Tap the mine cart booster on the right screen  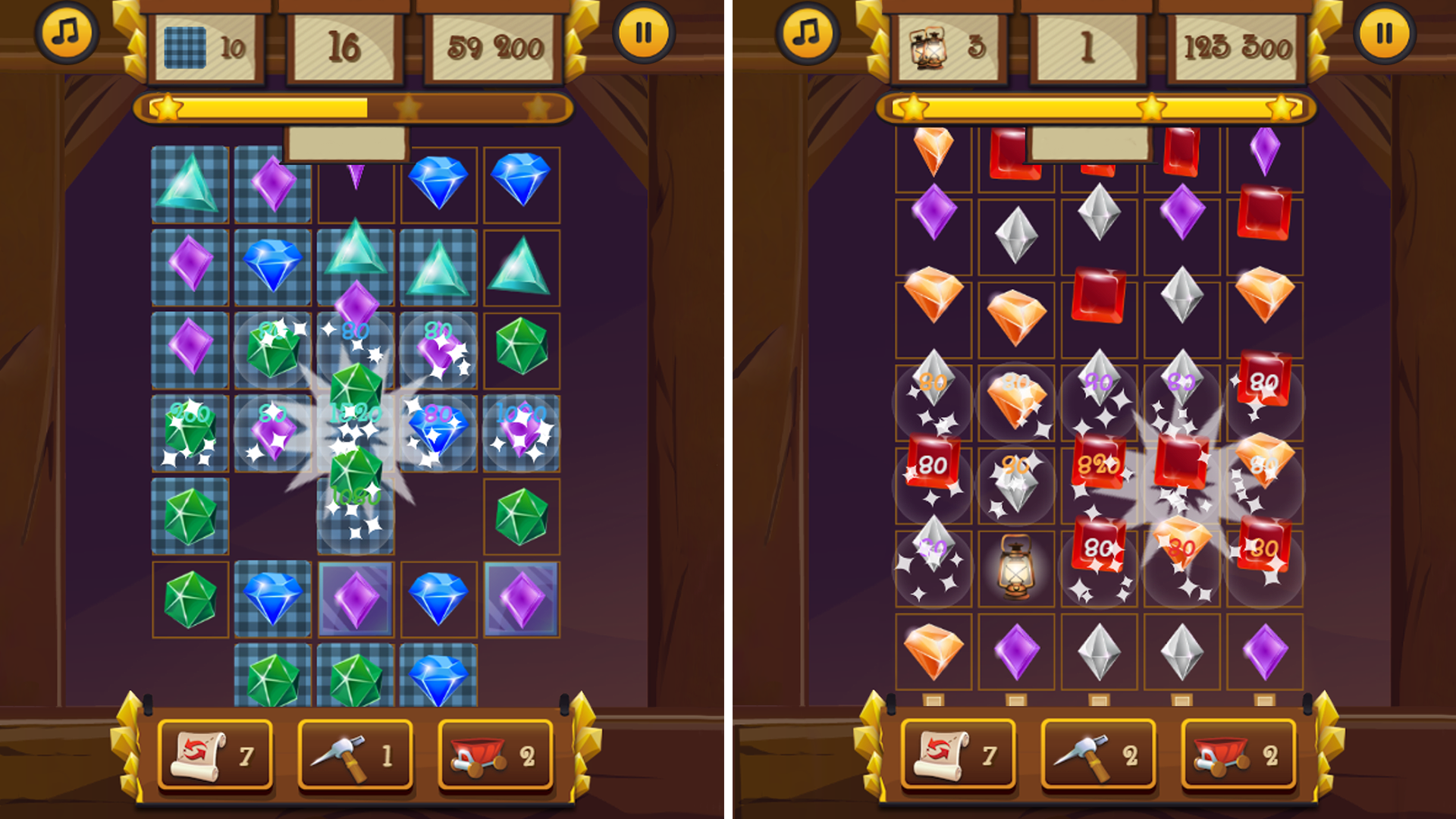1238,755
